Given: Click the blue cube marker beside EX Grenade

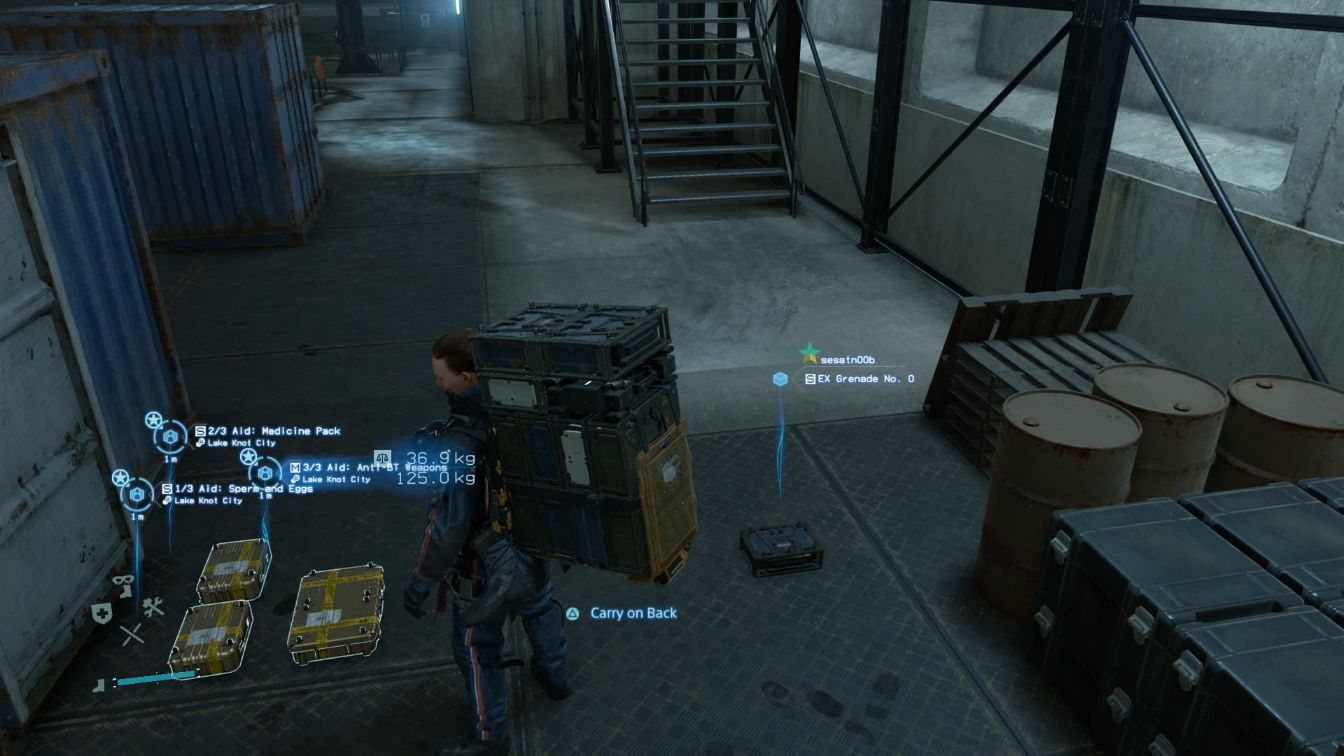Looking at the screenshot, I should point(780,379).
